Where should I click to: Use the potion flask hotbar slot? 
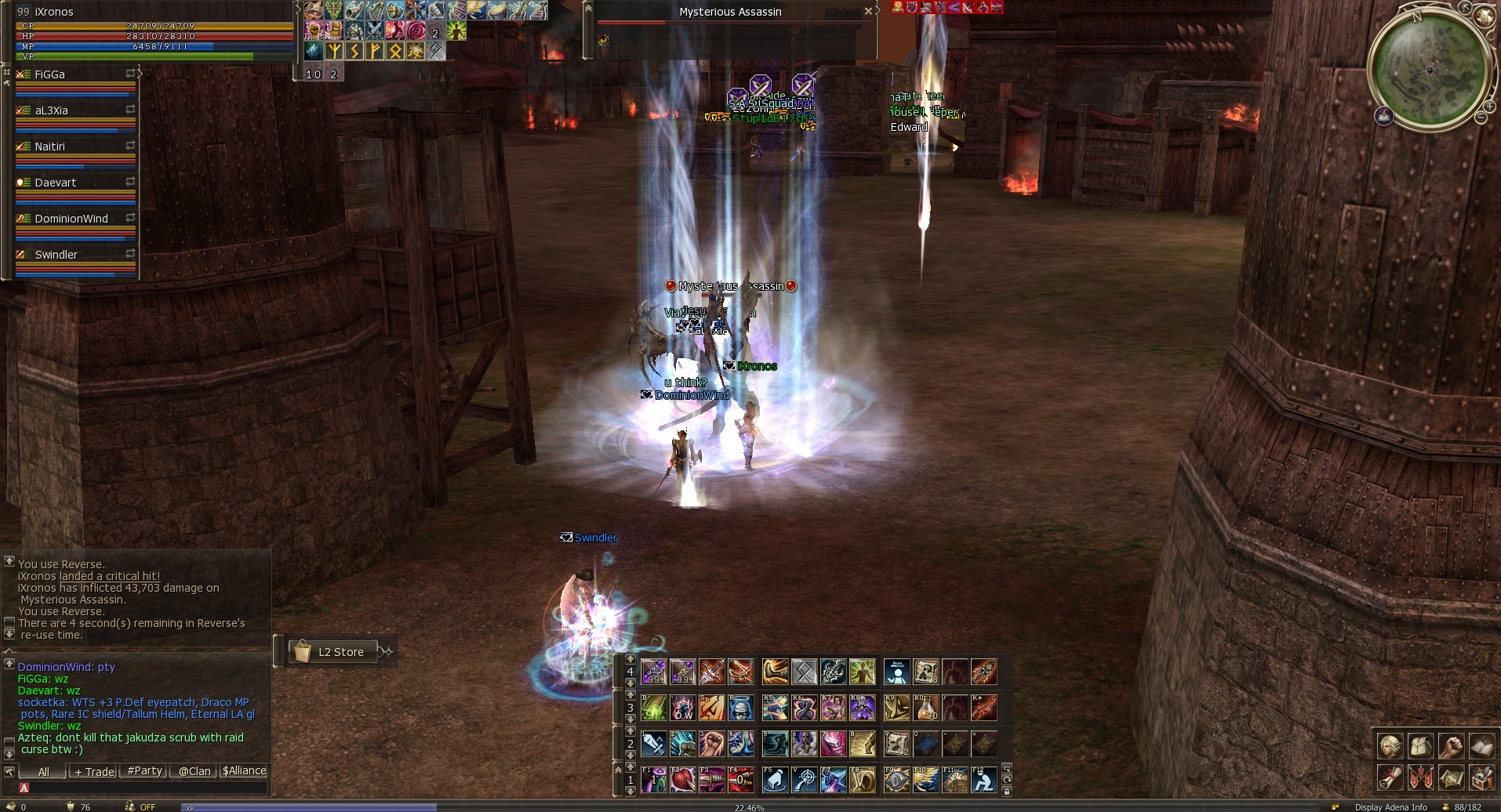click(x=926, y=708)
